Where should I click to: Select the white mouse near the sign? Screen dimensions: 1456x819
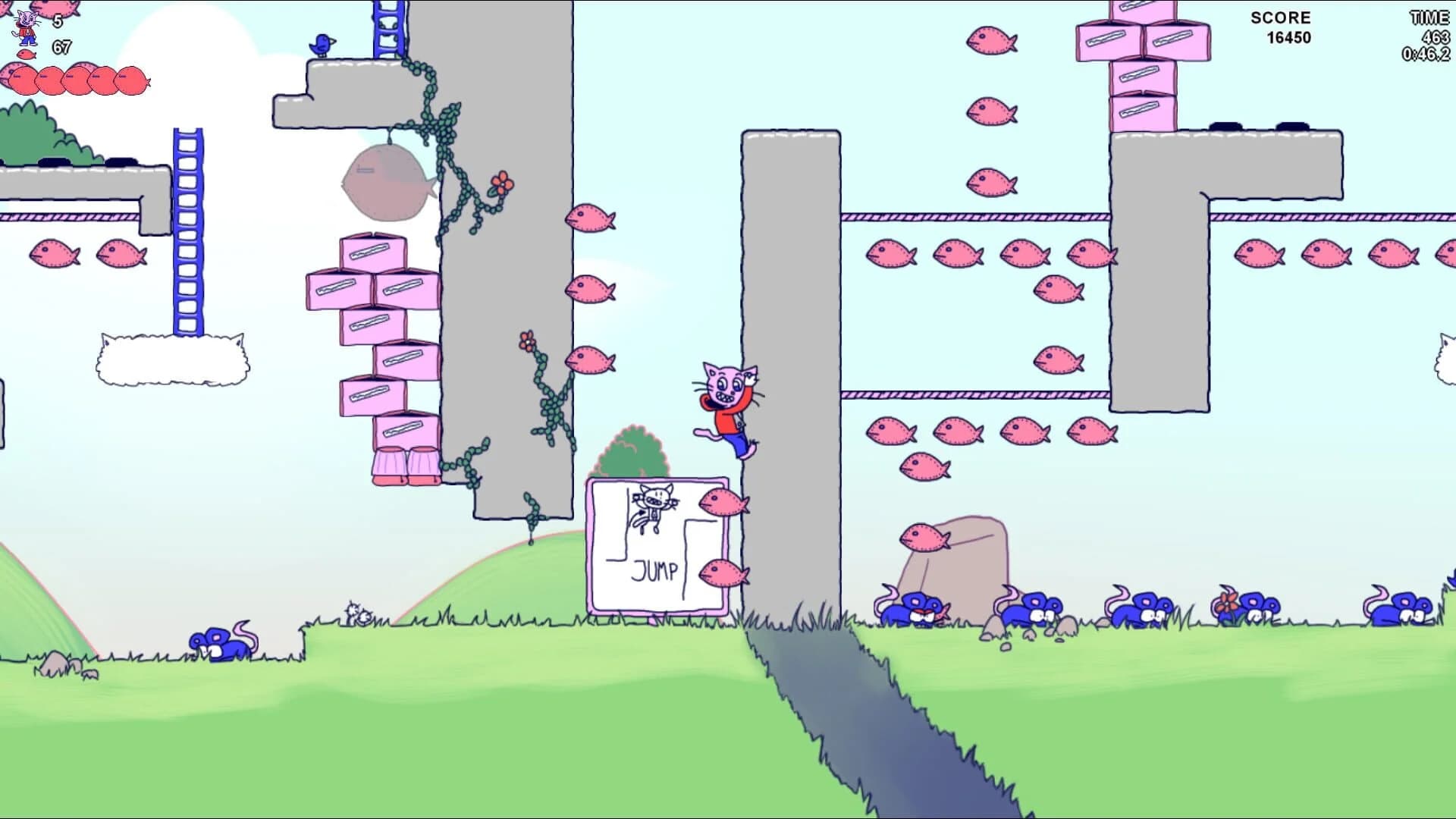click(356, 613)
